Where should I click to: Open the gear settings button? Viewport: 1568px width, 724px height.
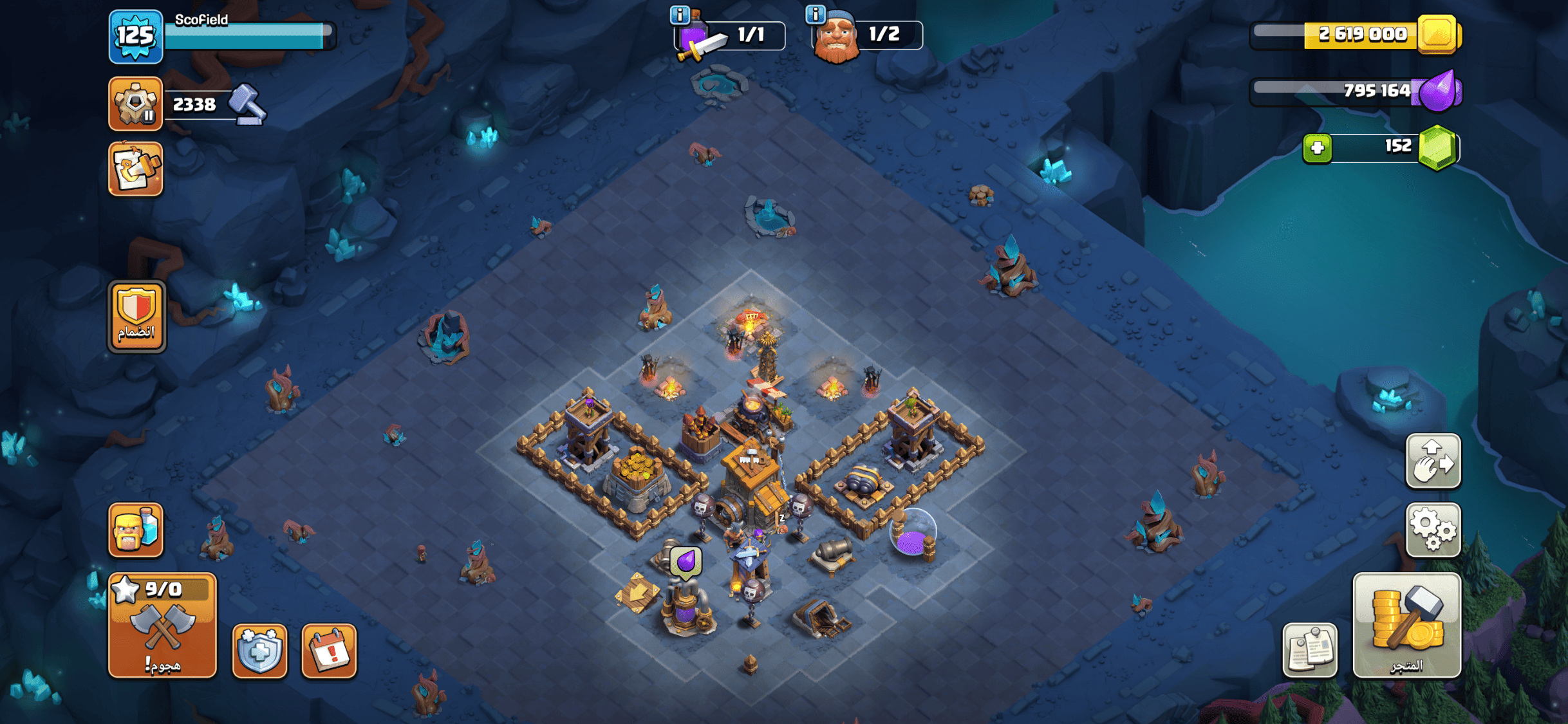pos(1433,530)
